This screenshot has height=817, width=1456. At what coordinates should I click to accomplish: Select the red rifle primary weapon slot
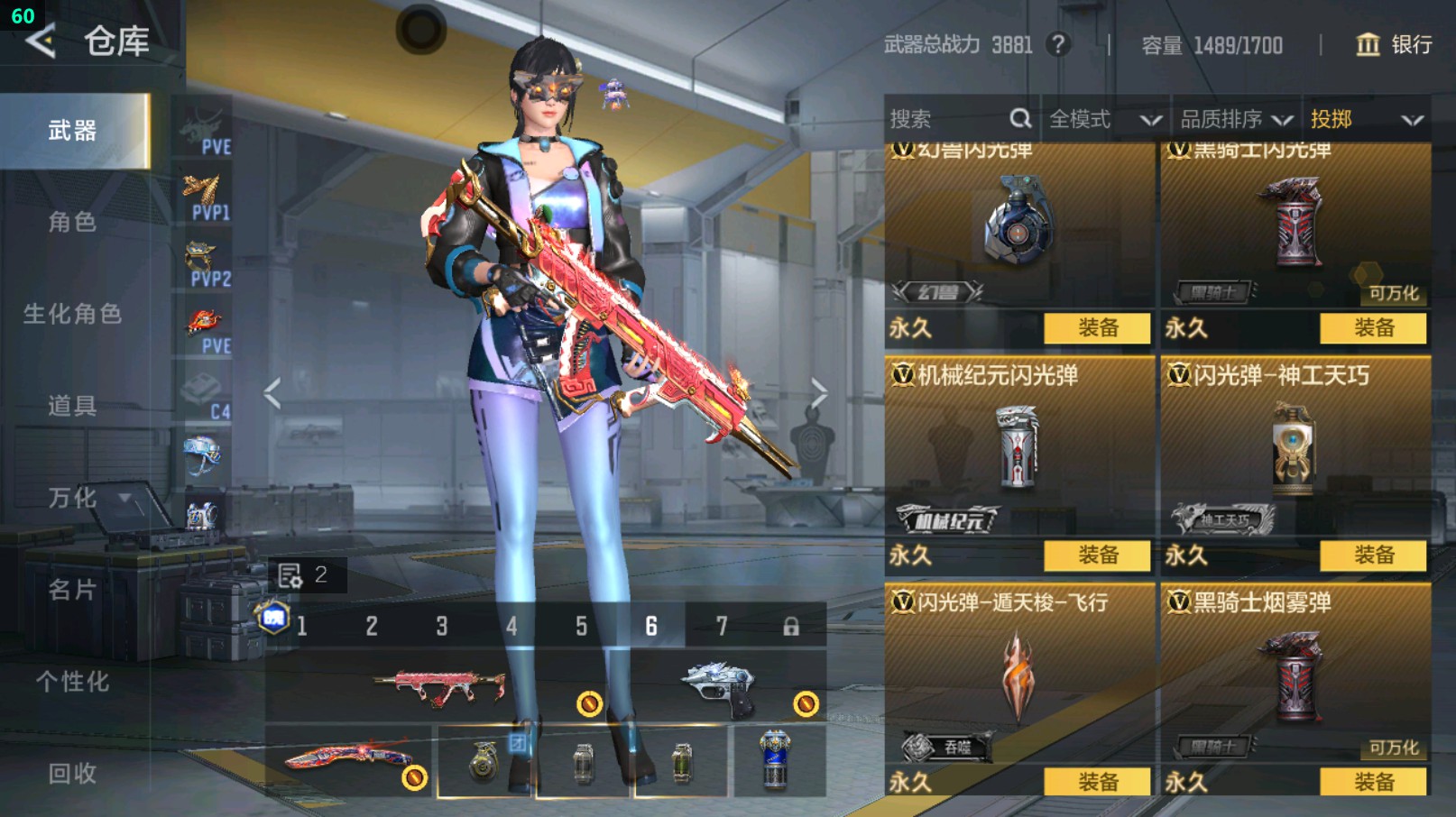pos(439,687)
